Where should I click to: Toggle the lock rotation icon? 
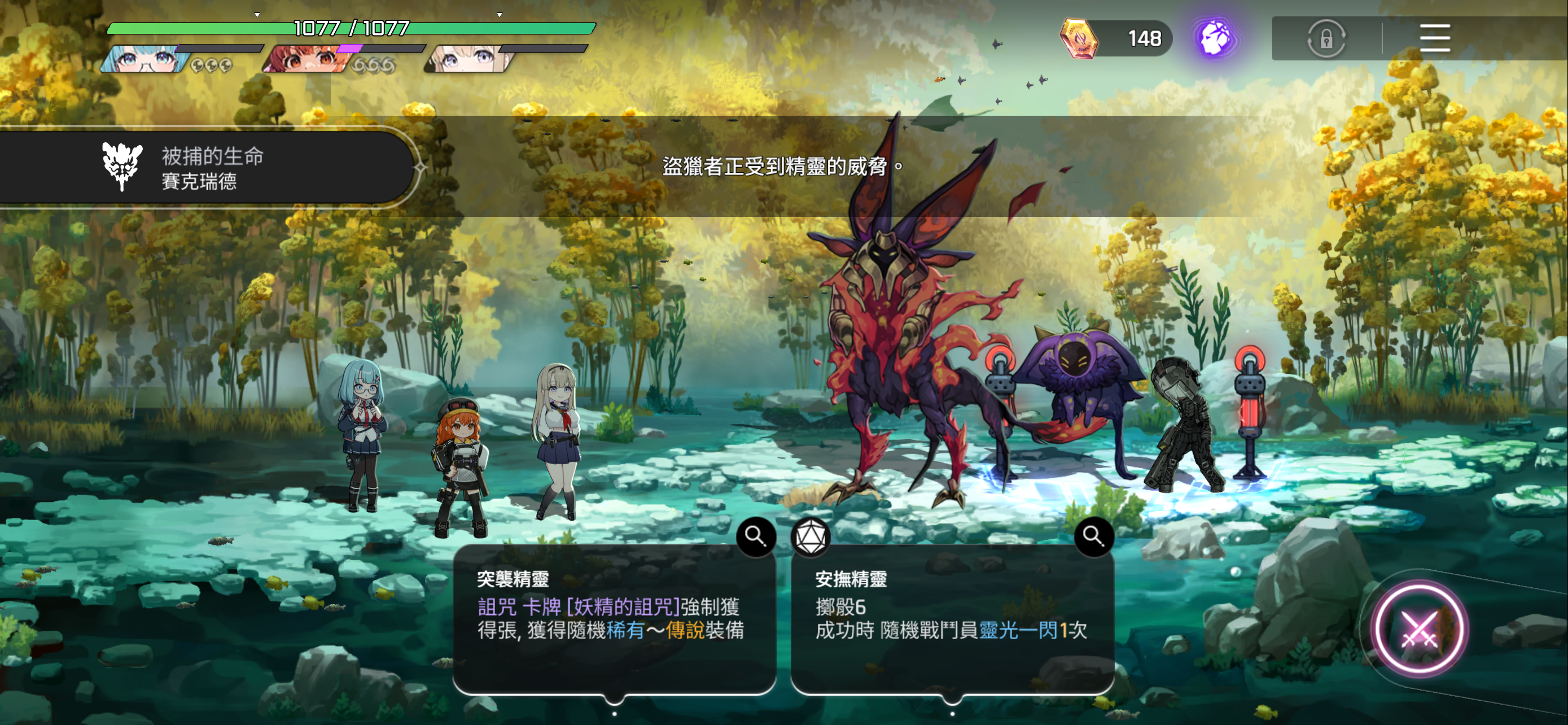pos(1326,39)
